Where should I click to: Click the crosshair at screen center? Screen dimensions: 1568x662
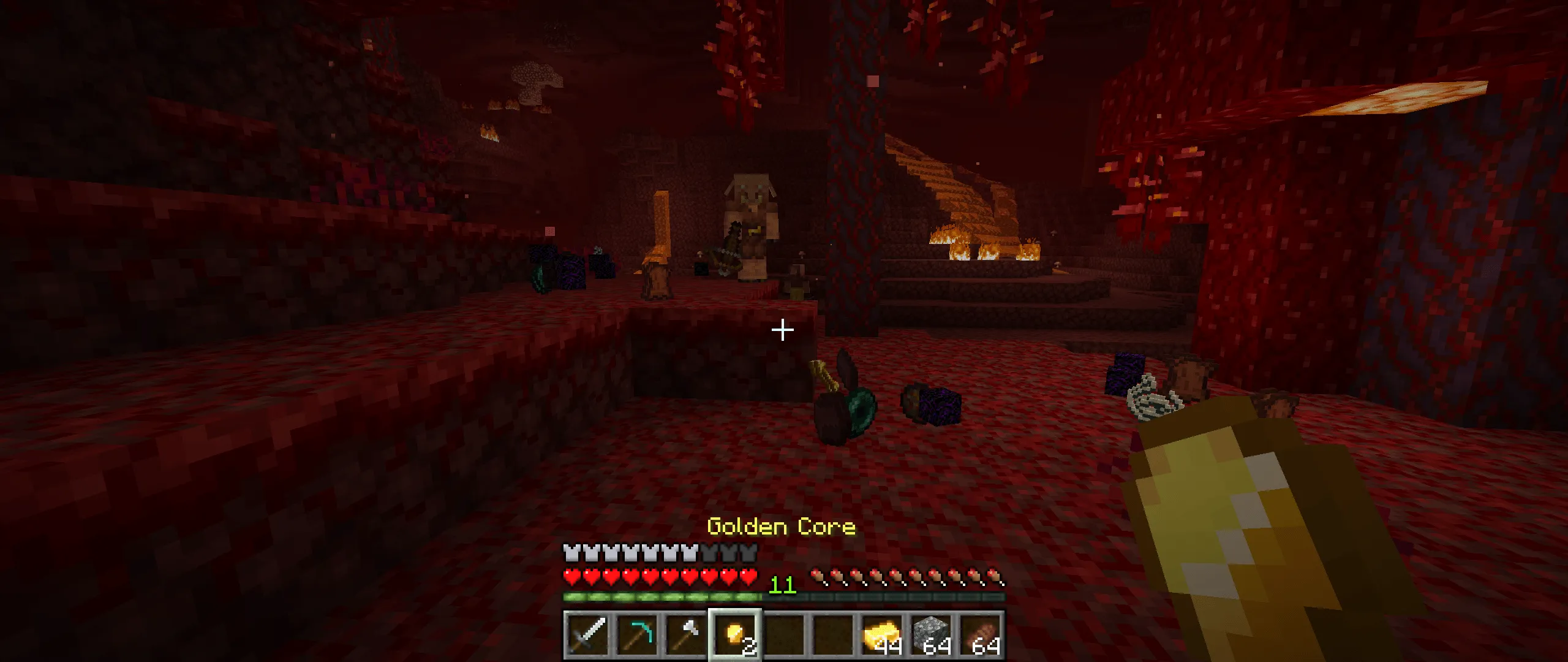click(x=782, y=330)
